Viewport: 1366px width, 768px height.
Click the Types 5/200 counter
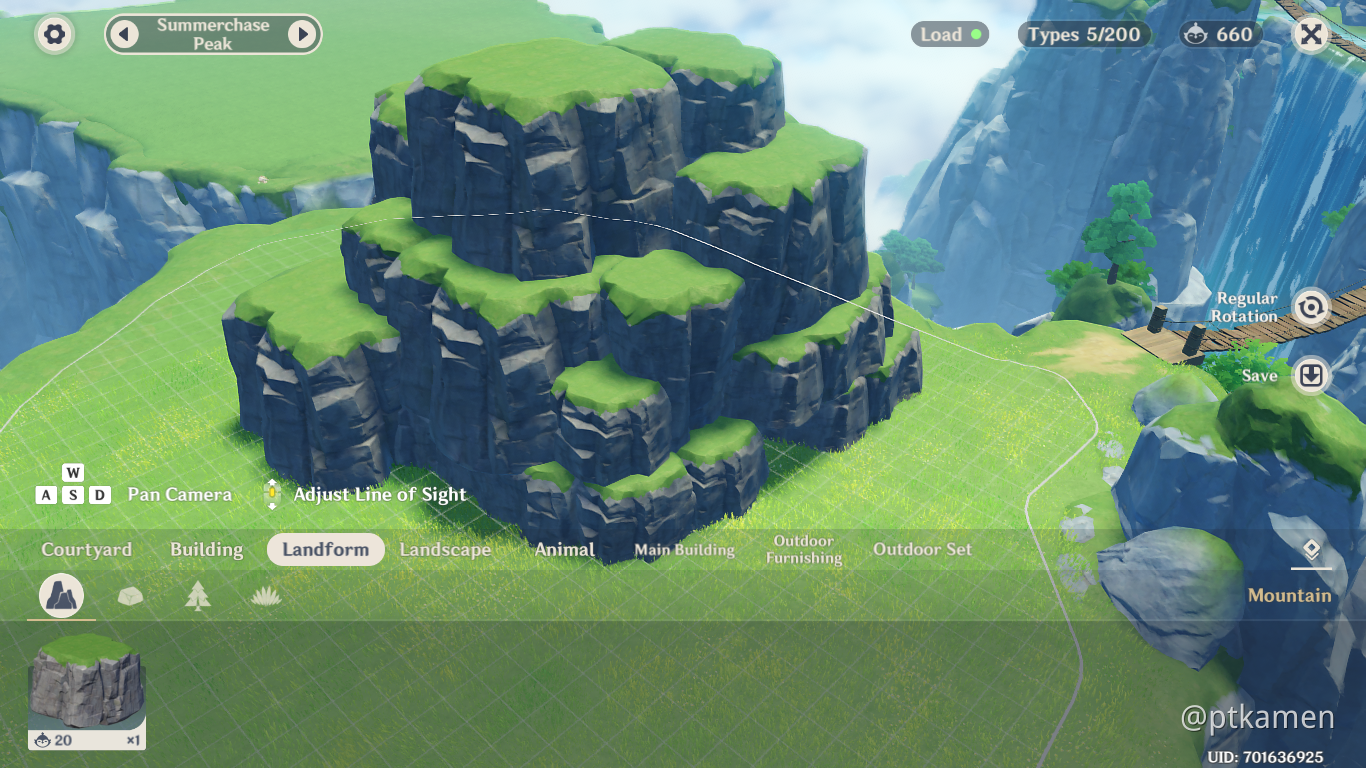click(x=1083, y=33)
